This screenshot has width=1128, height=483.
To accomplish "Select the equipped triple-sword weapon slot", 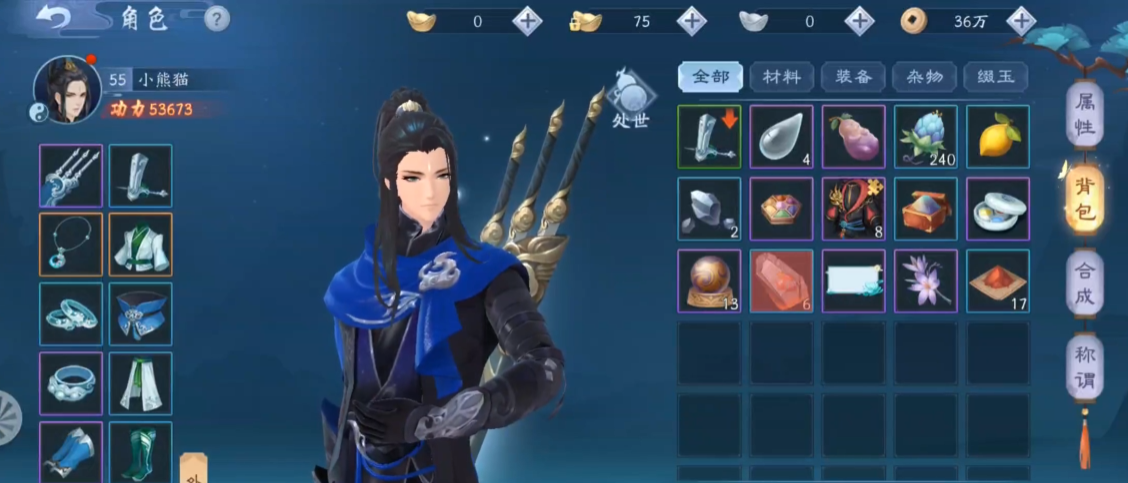I will [71, 176].
